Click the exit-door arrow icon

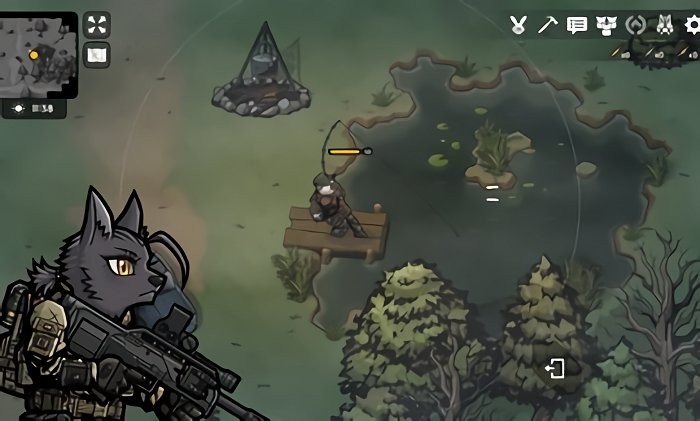pos(555,369)
